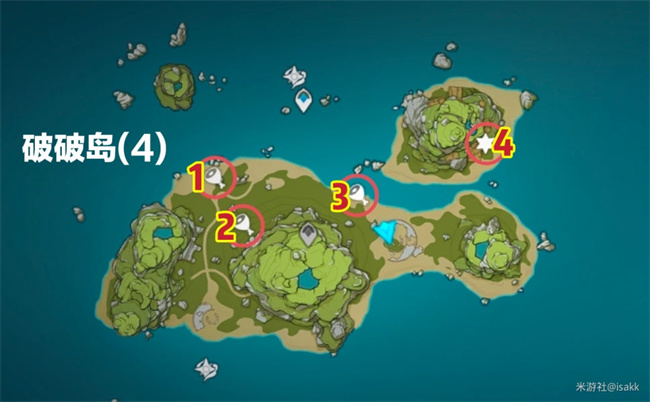Click the cyan player position arrow

coord(385,234)
